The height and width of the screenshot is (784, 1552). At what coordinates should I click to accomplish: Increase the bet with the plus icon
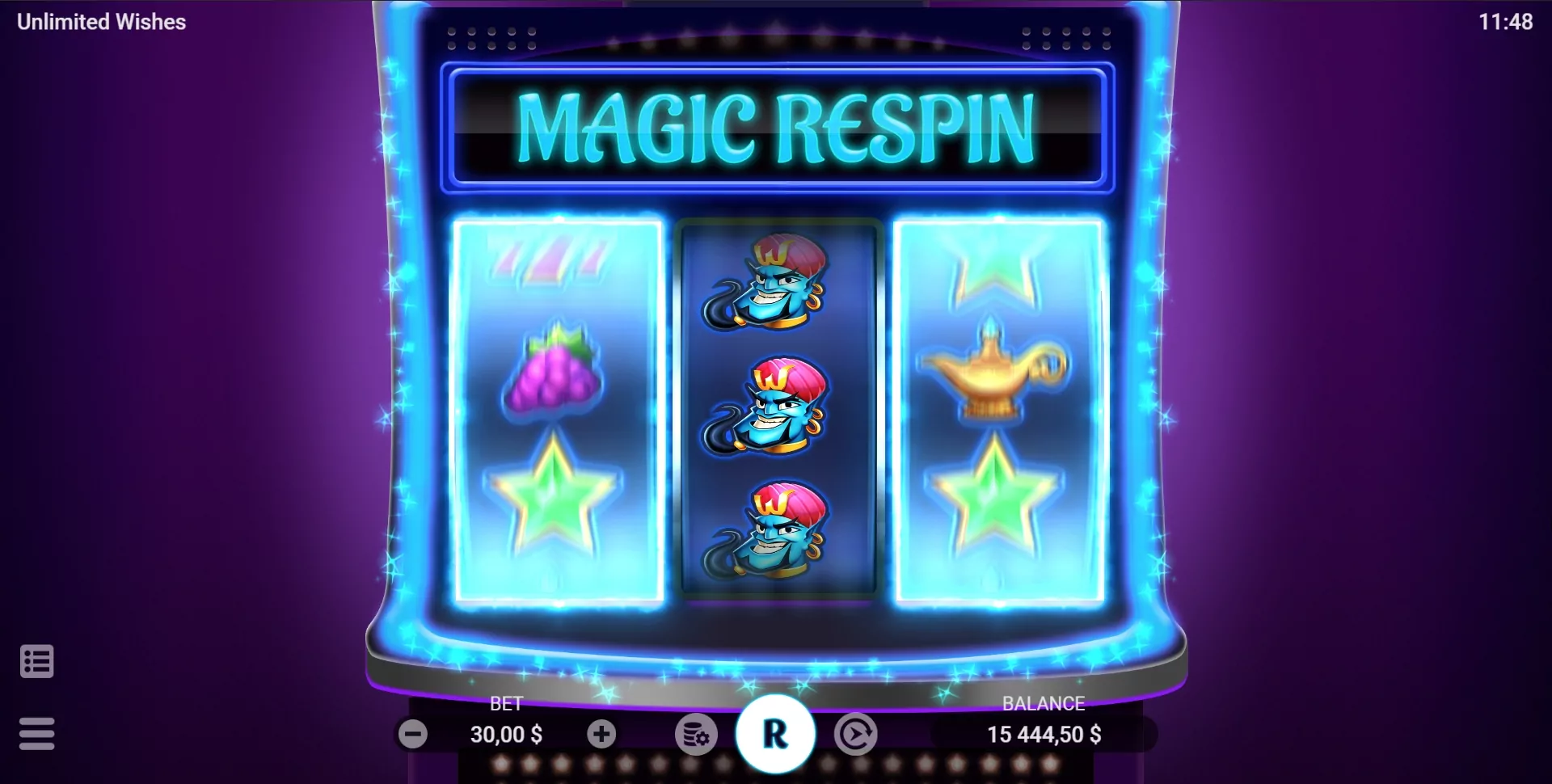pyautogui.click(x=601, y=734)
